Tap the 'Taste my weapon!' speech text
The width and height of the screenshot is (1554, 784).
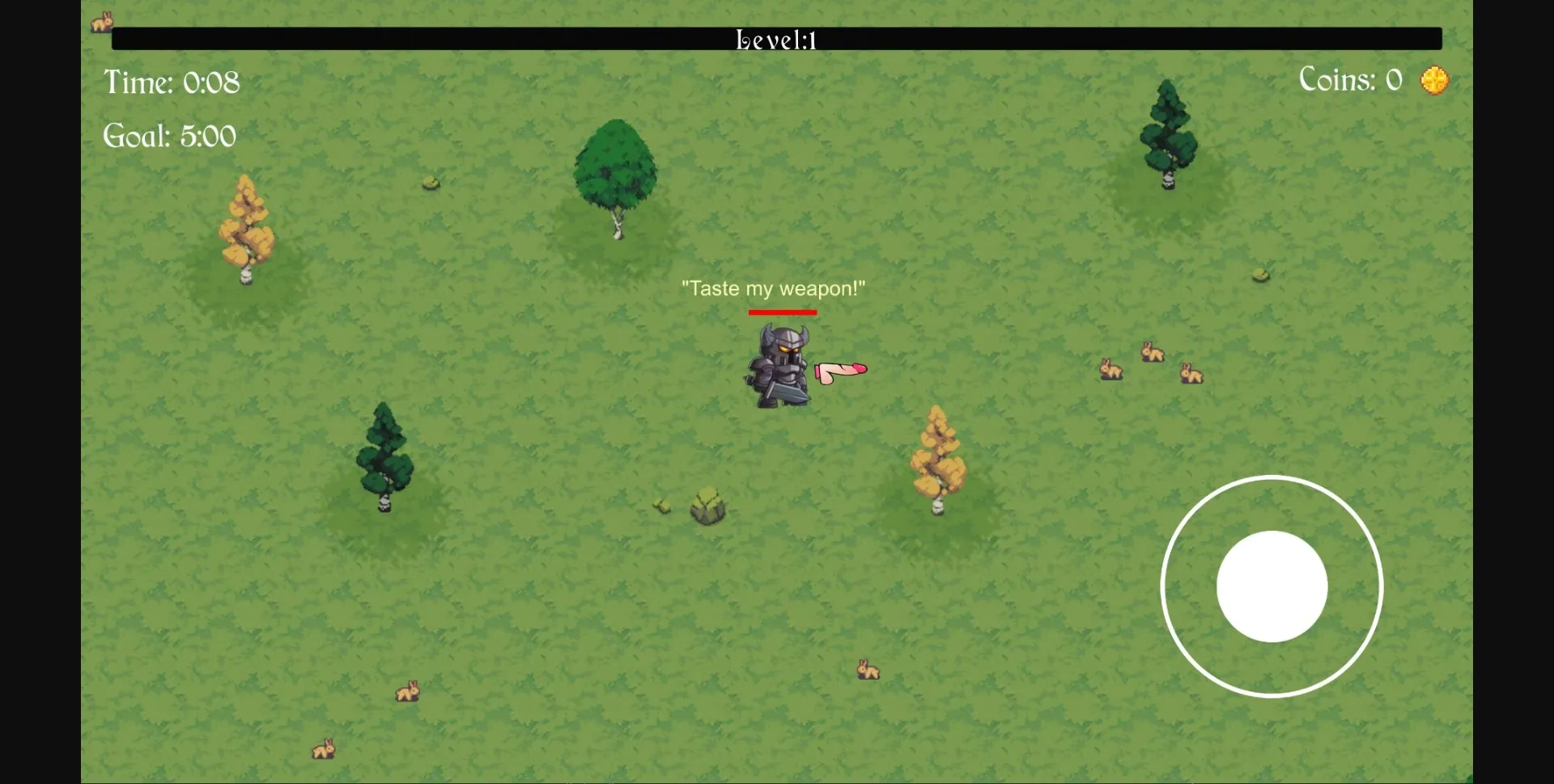tap(773, 288)
